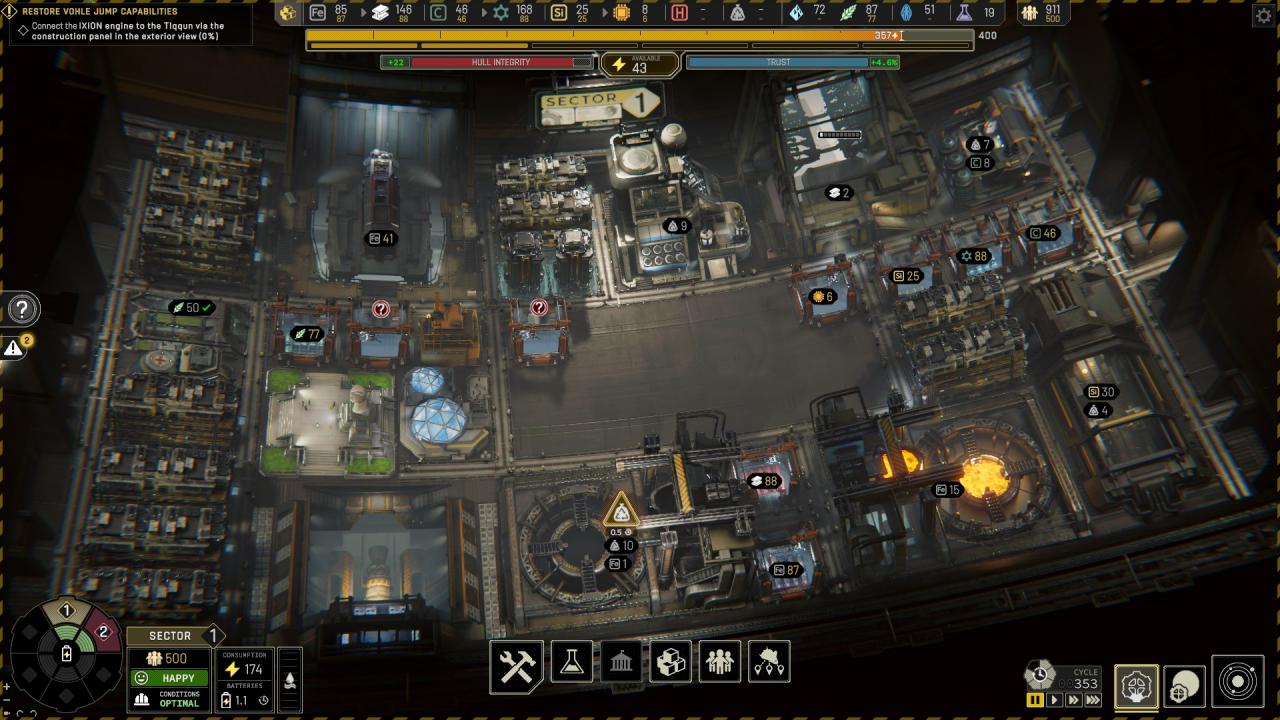Open the population management menu
Viewport: 1280px width, 720px height.
click(x=720, y=662)
